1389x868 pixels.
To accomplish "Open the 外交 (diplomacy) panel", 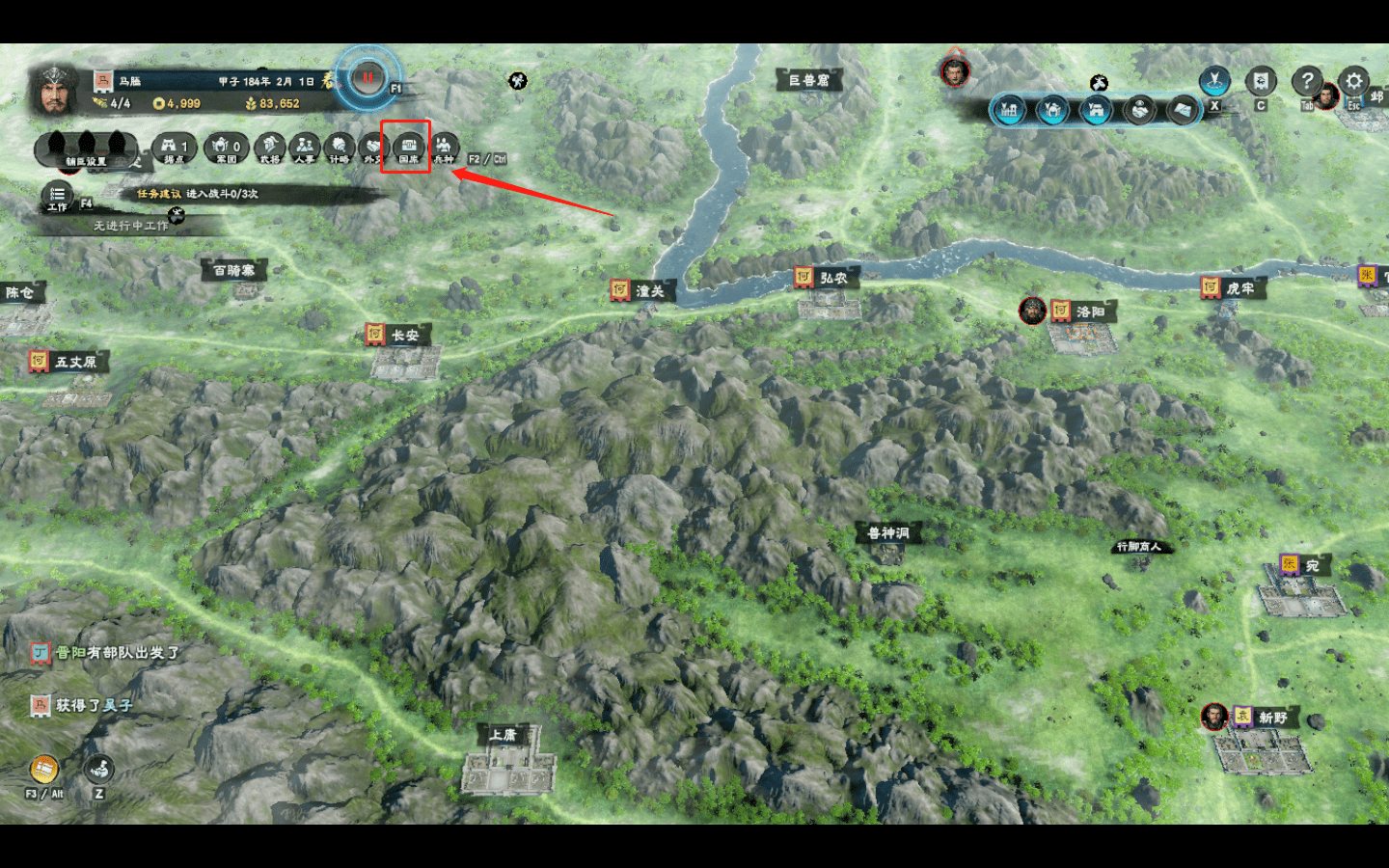I will coord(374,148).
